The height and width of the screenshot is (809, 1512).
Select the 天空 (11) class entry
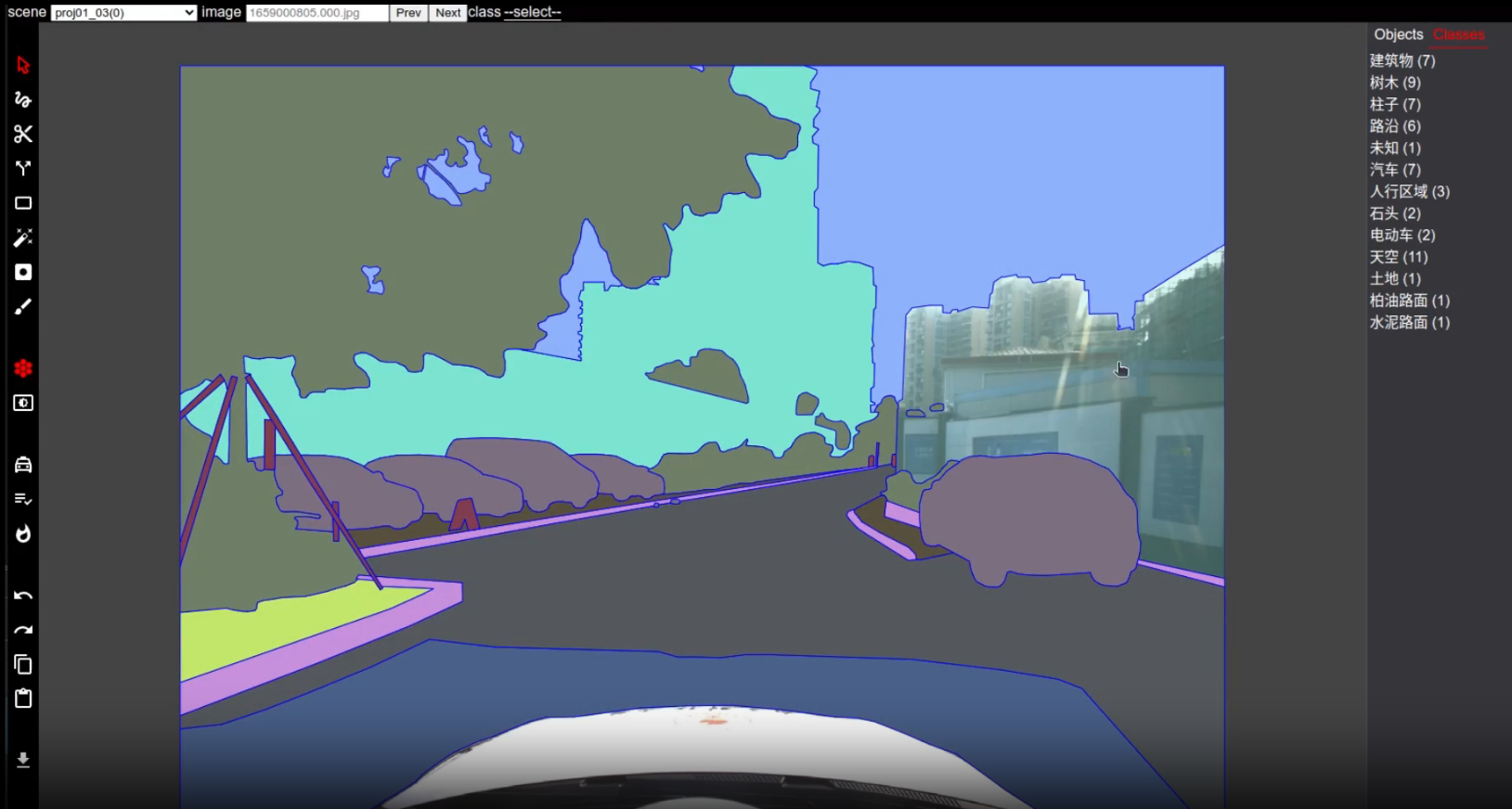click(x=1398, y=257)
